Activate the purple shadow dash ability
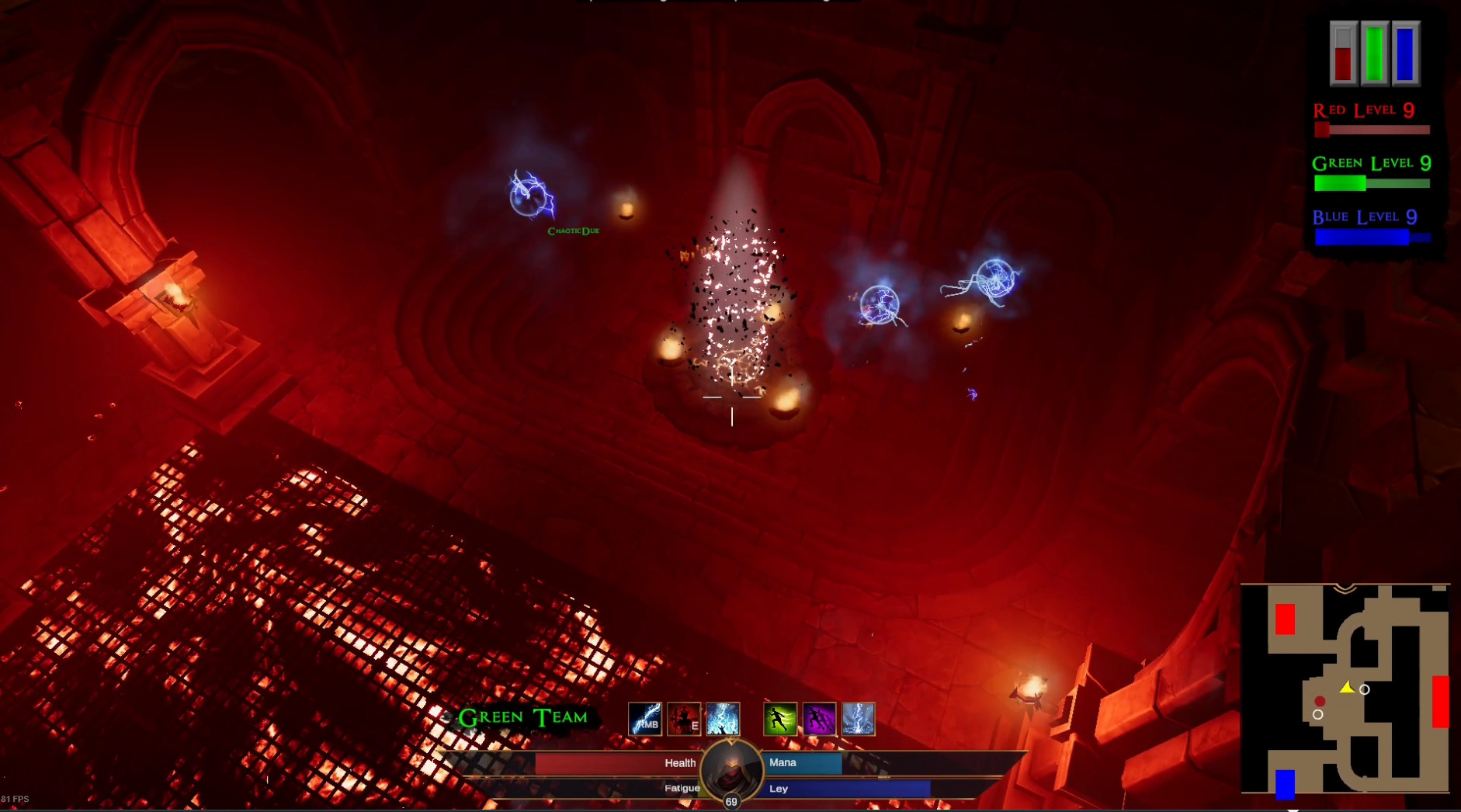 pyautogui.click(x=819, y=718)
